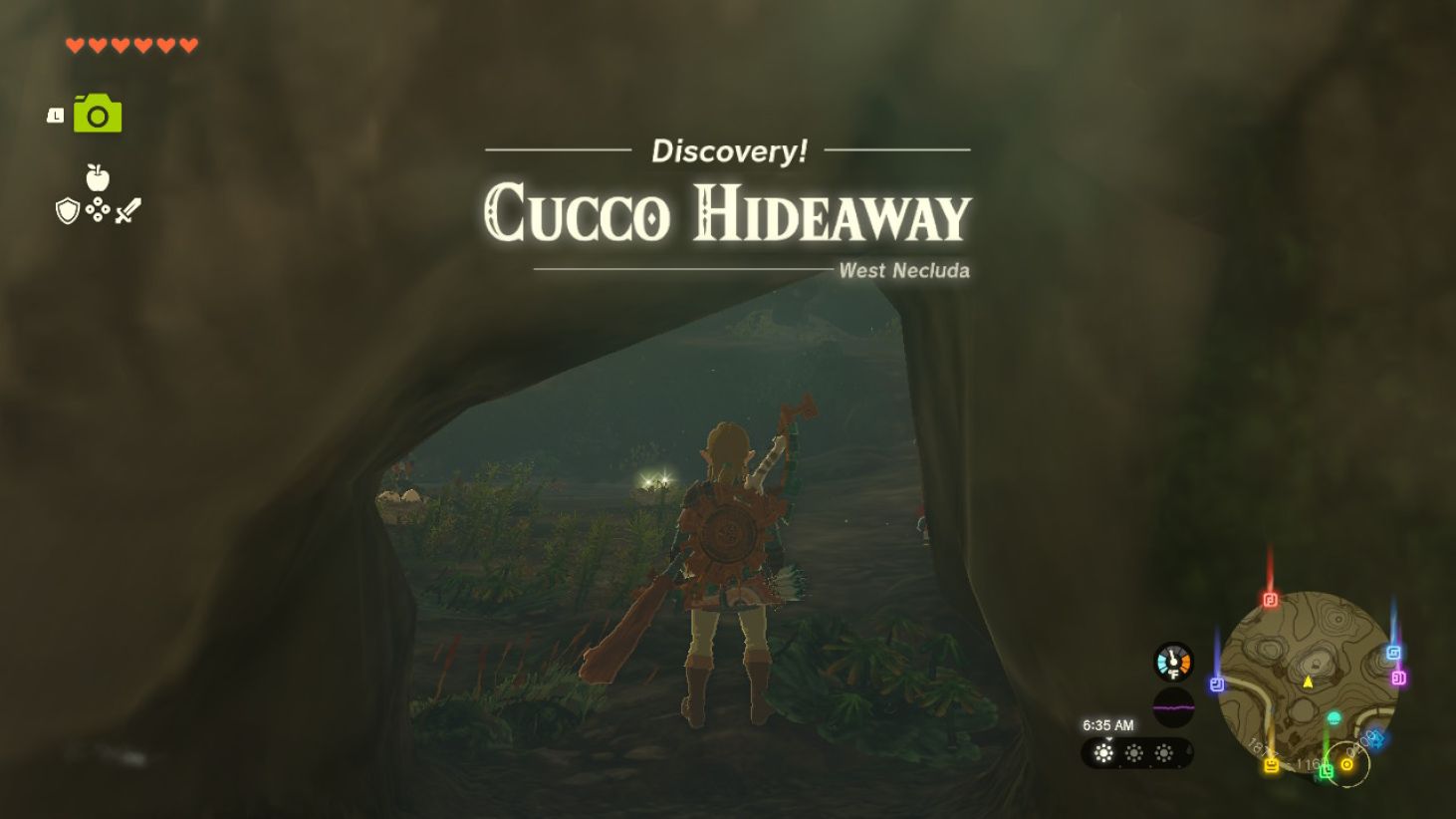Viewport: 1456px width, 819px height.
Task: Select the green Camera ability icon
Action: point(97,112)
